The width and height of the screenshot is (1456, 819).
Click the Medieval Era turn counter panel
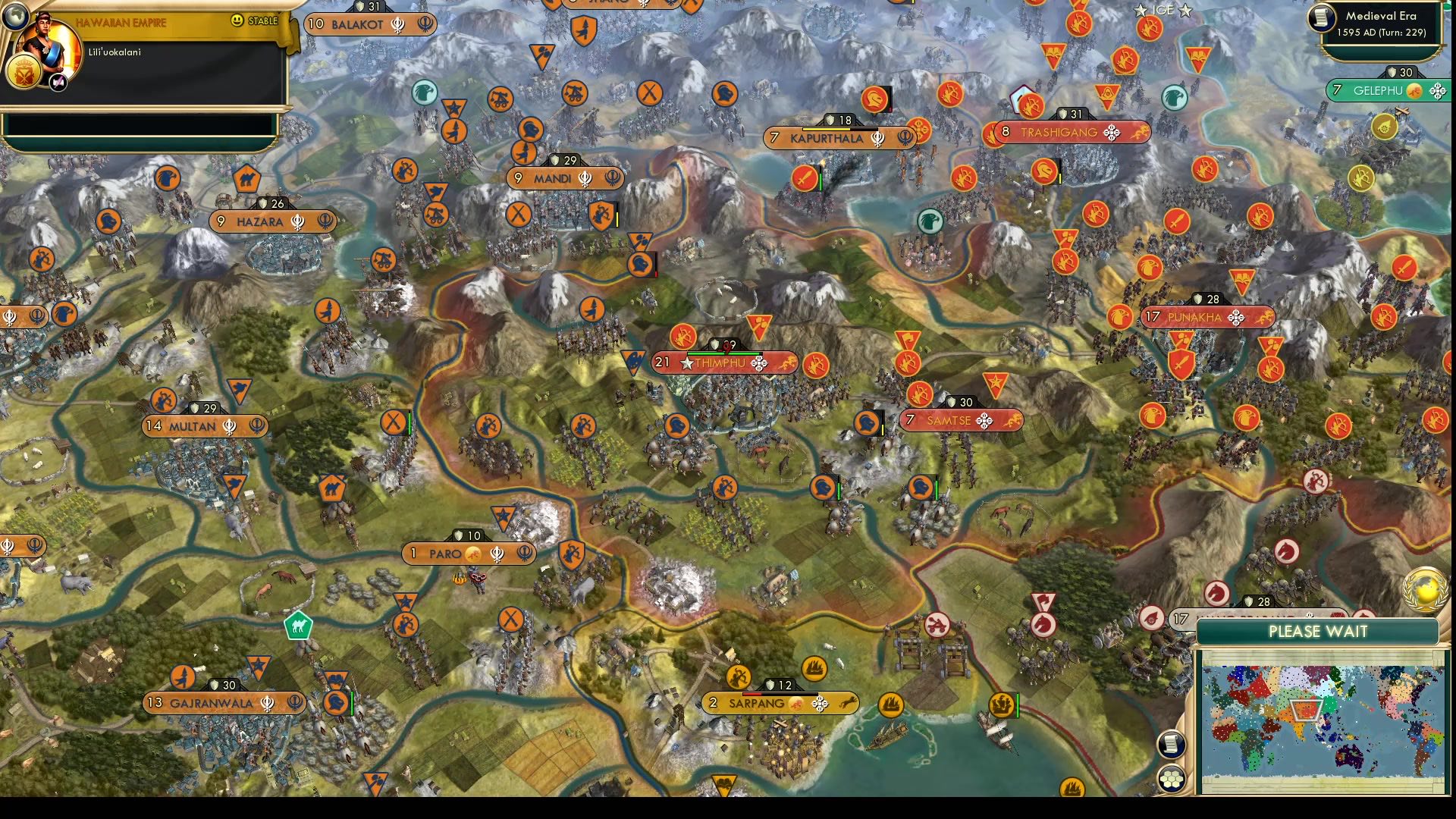pyautogui.click(x=1382, y=25)
